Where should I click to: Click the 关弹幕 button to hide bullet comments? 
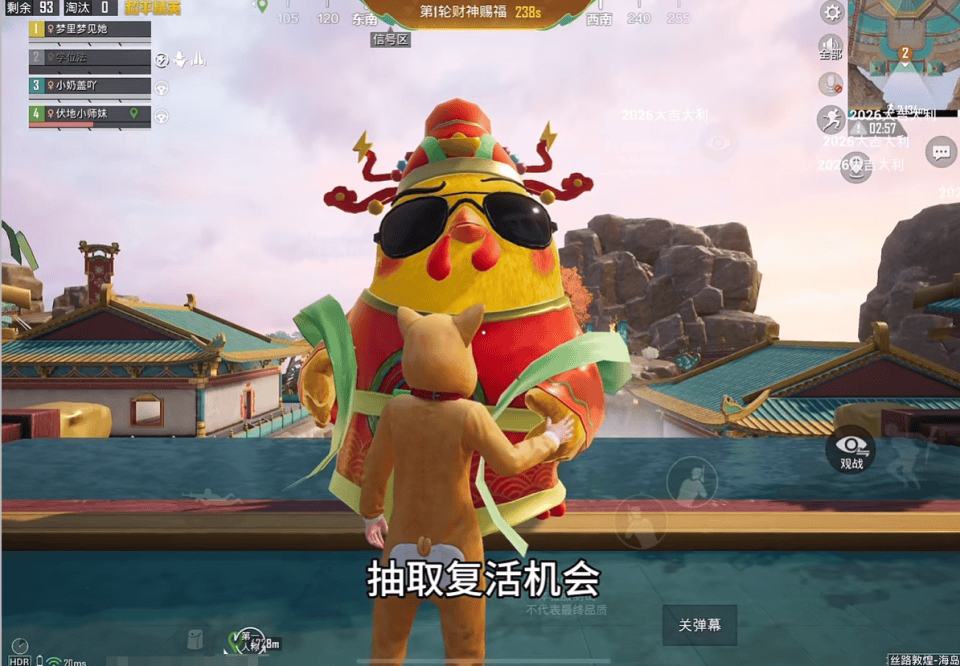700,625
